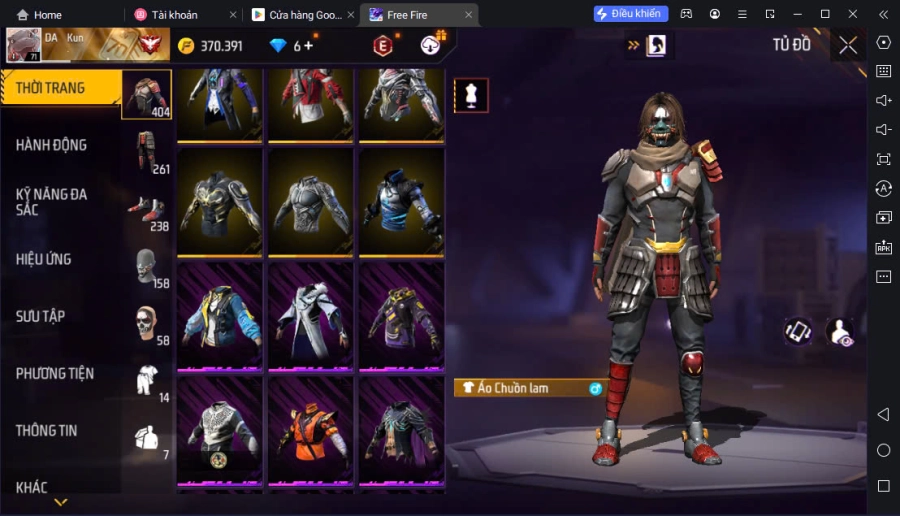Viewport: 900px width, 516px height.
Task: Toggle the character view eye icon
Action: pyautogui.click(x=842, y=333)
